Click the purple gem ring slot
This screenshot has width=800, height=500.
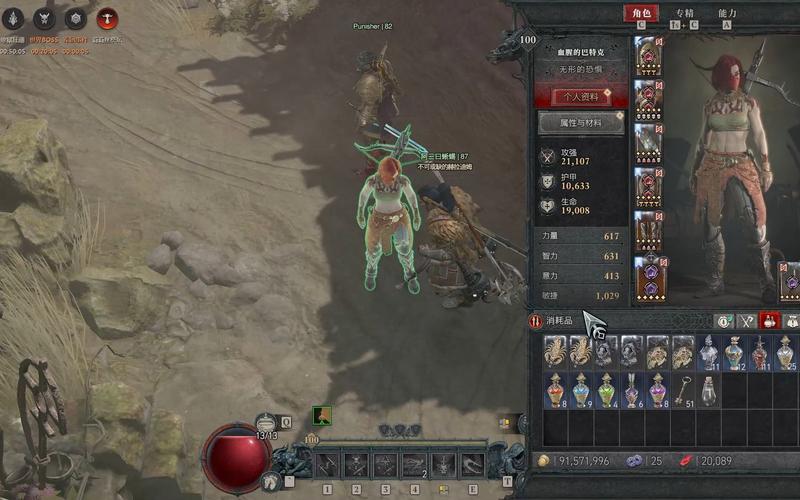[648, 276]
